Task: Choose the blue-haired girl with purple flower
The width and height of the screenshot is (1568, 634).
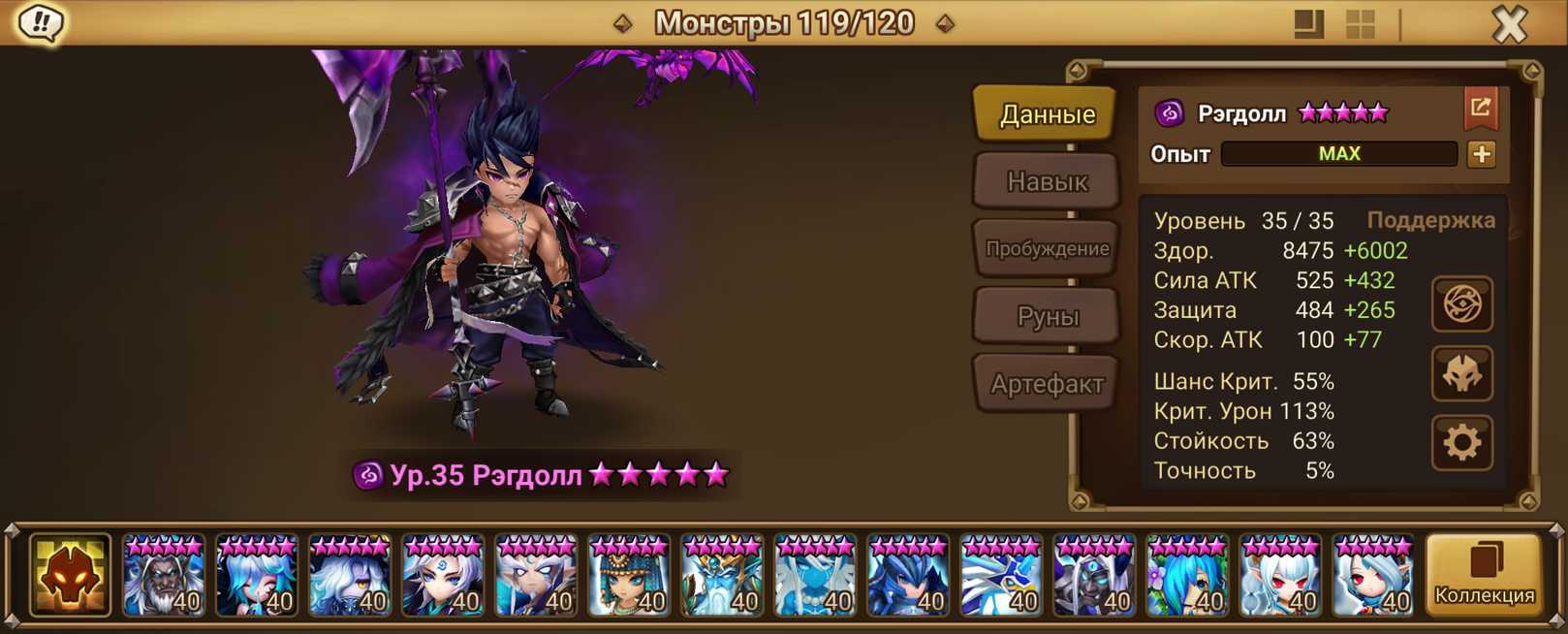Action: [1186, 577]
